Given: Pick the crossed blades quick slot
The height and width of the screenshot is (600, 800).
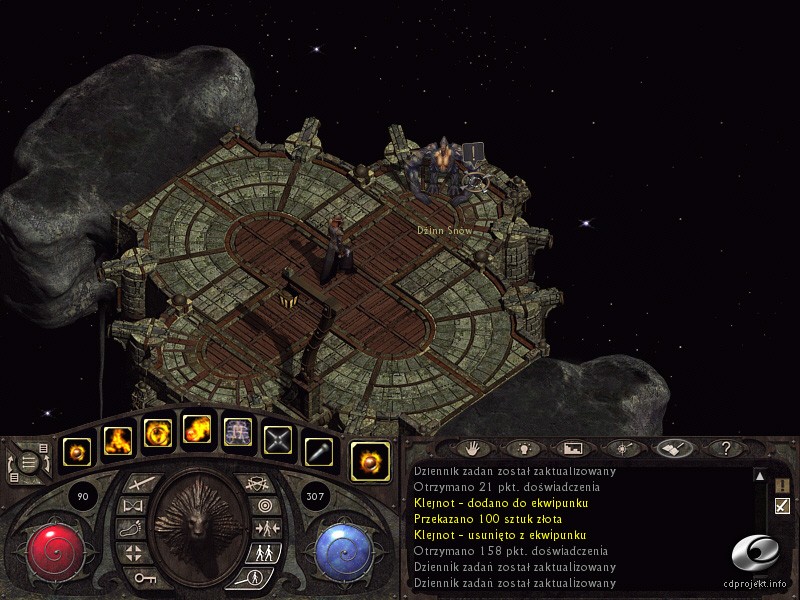Looking at the screenshot, I should (277, 440).
